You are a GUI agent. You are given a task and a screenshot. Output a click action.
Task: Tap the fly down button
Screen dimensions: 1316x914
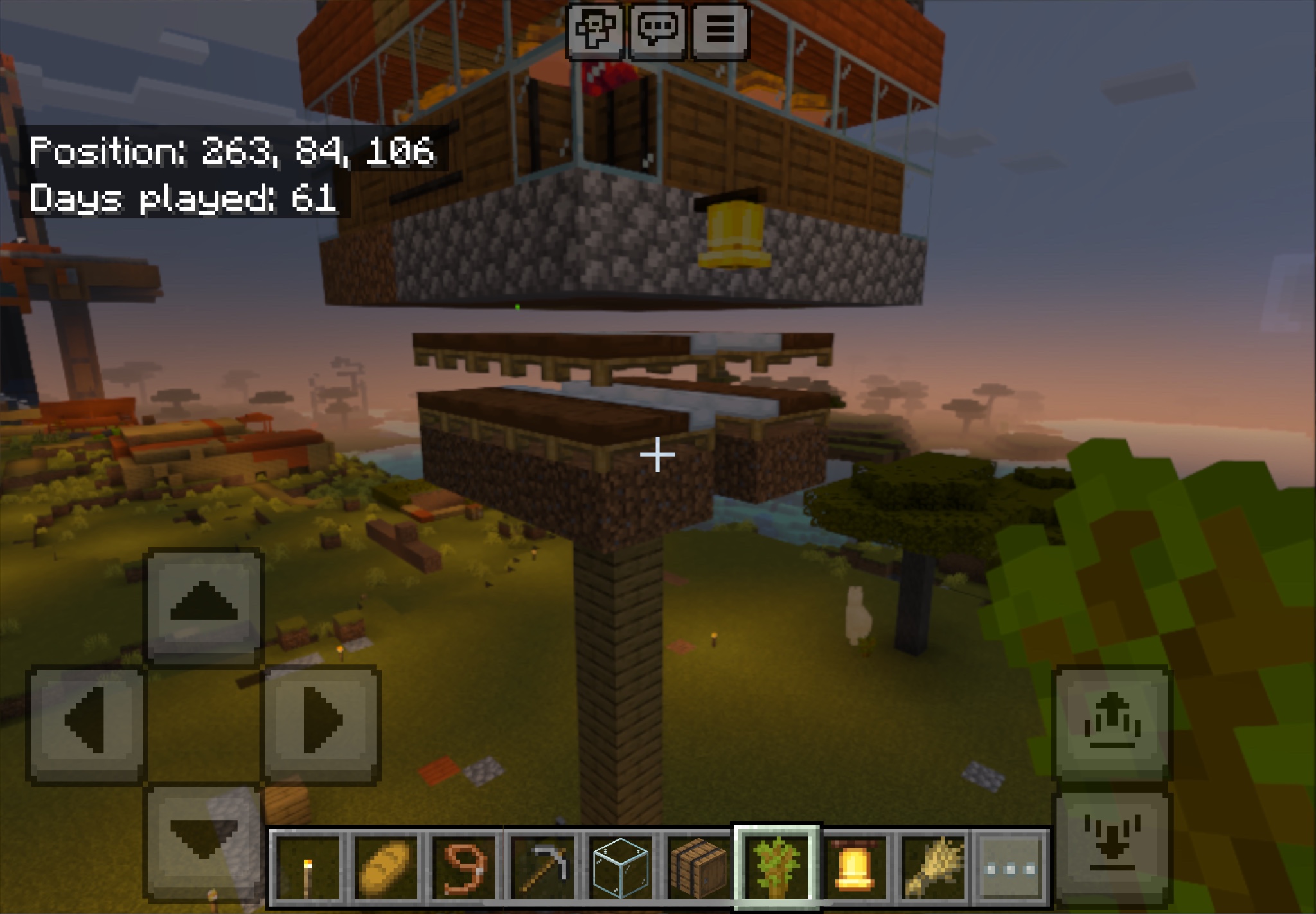click(1112, 843)
